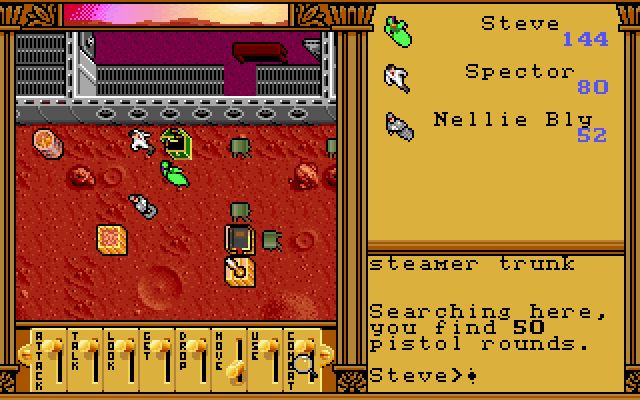Select Steve in the party roster
640x400 pixels.
[520, 24]
